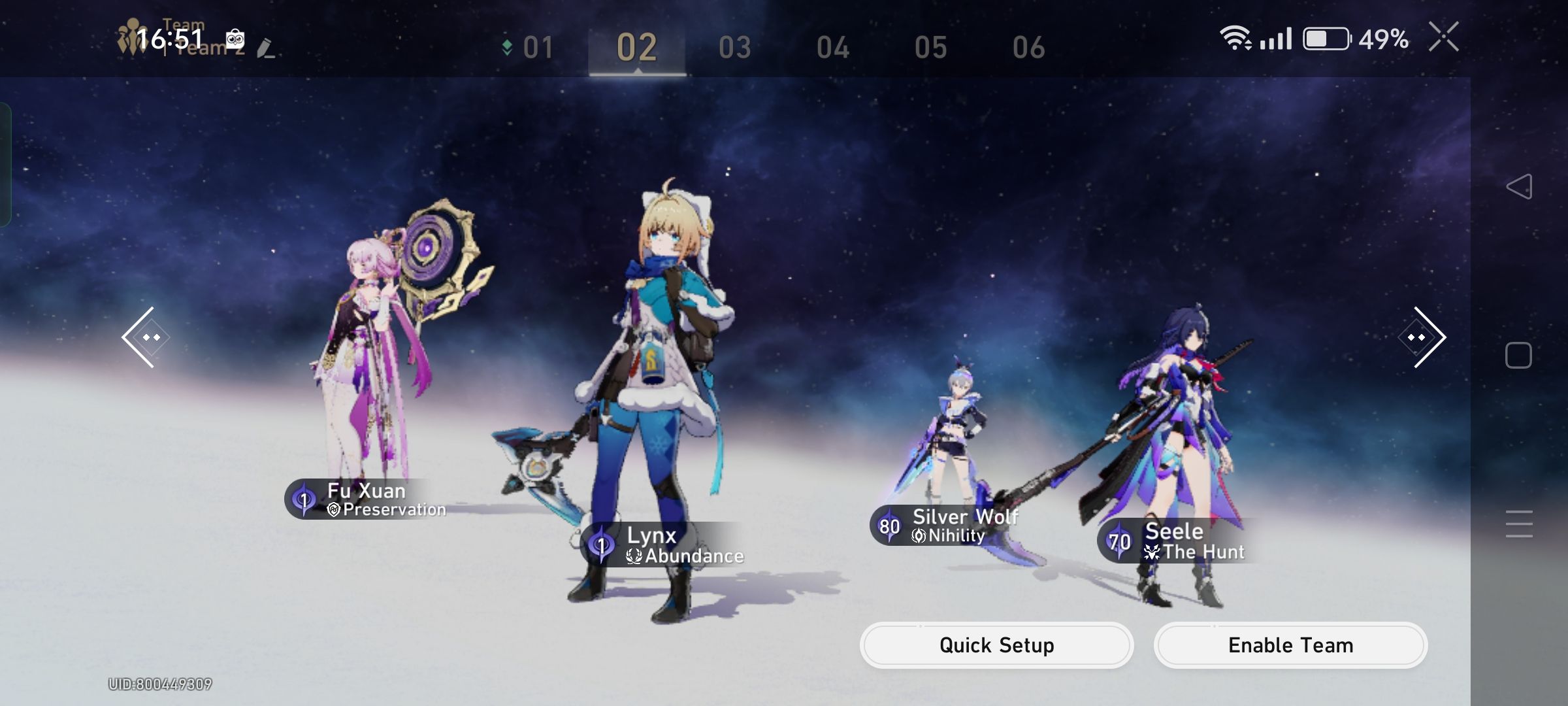Click The Hunt path icon beside Seele

tap(1151, 551)
